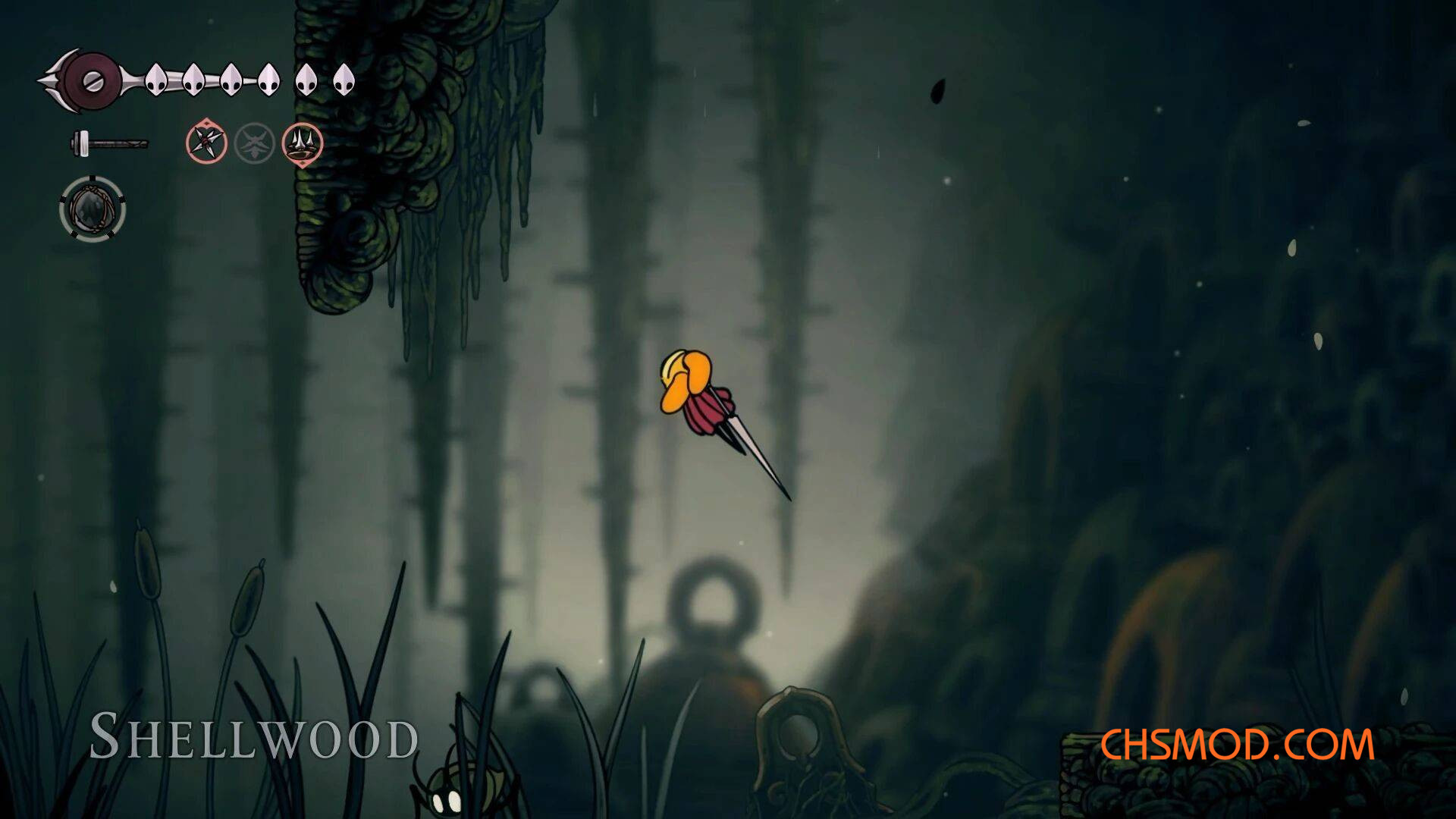Image resolution: width=1456 pixels, height=819 pixels.
Task: Click the greyed-out bug-shaped tool icon
Action: pyautogui.click(x=254, y=143)
